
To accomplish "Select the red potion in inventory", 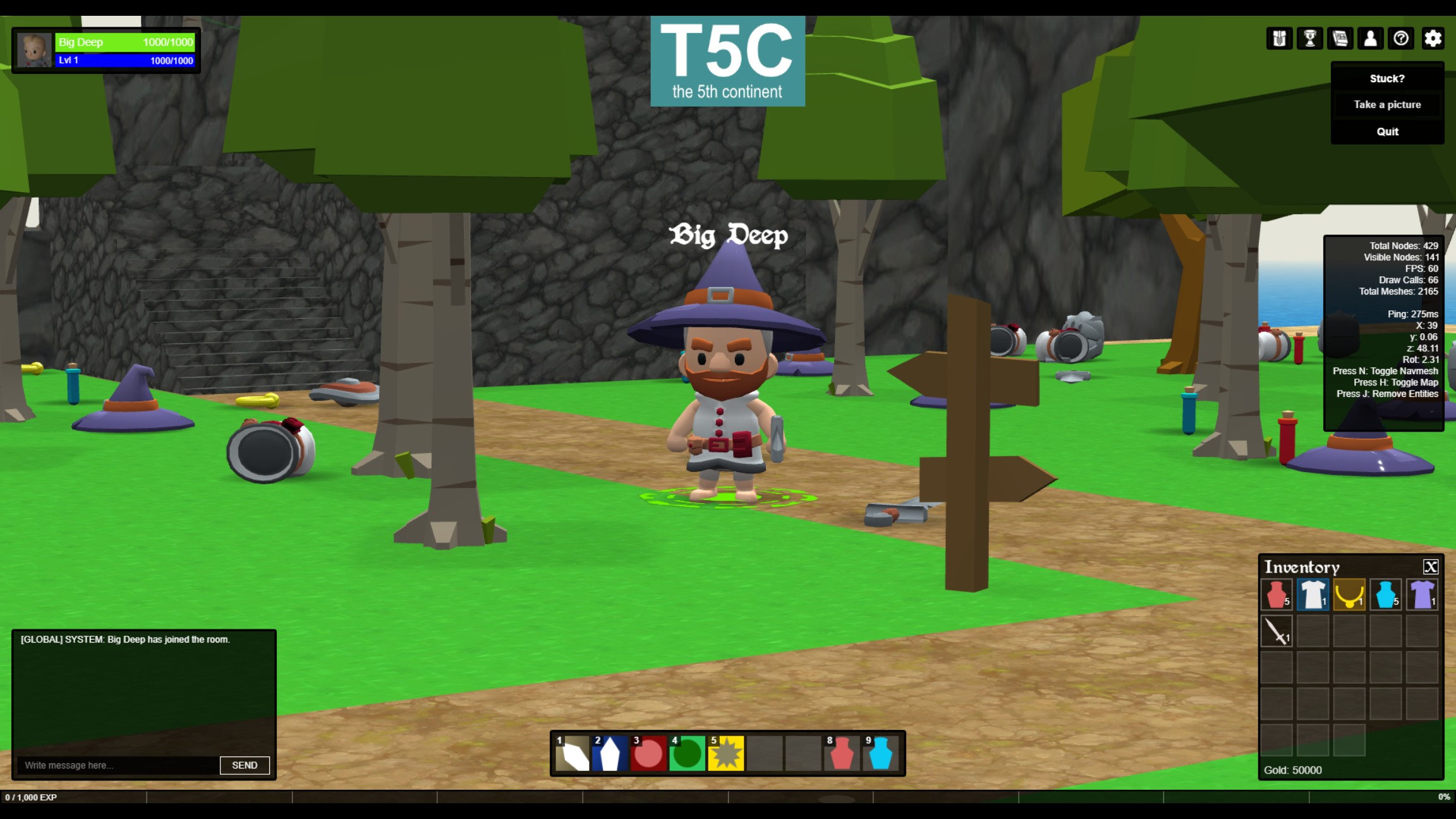I will pyautogui.click(x=1277, y=595).
